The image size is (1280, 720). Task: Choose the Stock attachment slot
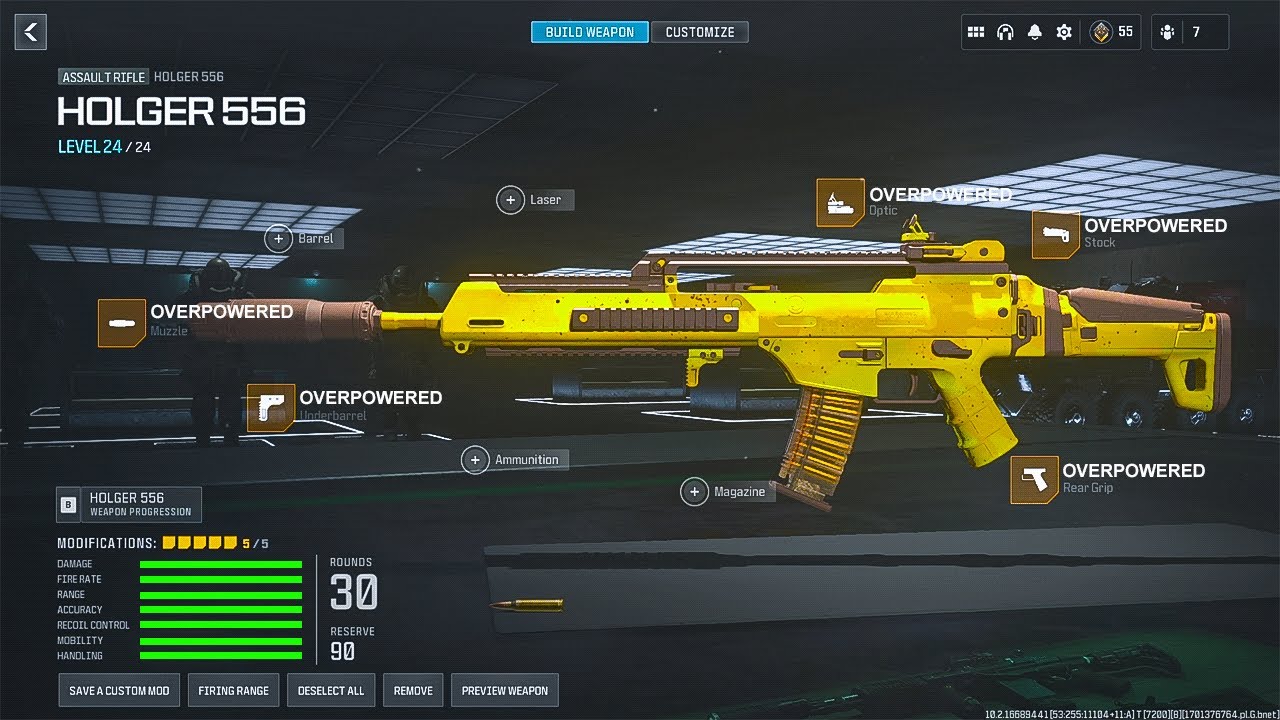click(x=1055, y=235)
